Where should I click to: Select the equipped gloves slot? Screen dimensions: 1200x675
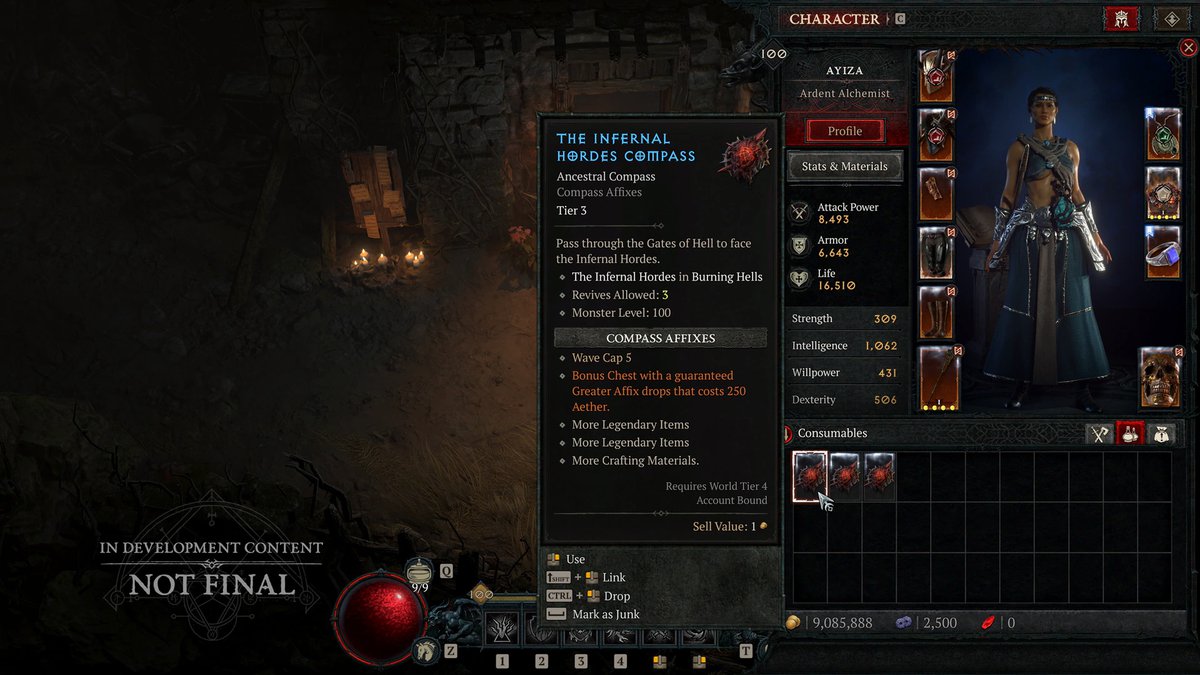pos(937,194)
